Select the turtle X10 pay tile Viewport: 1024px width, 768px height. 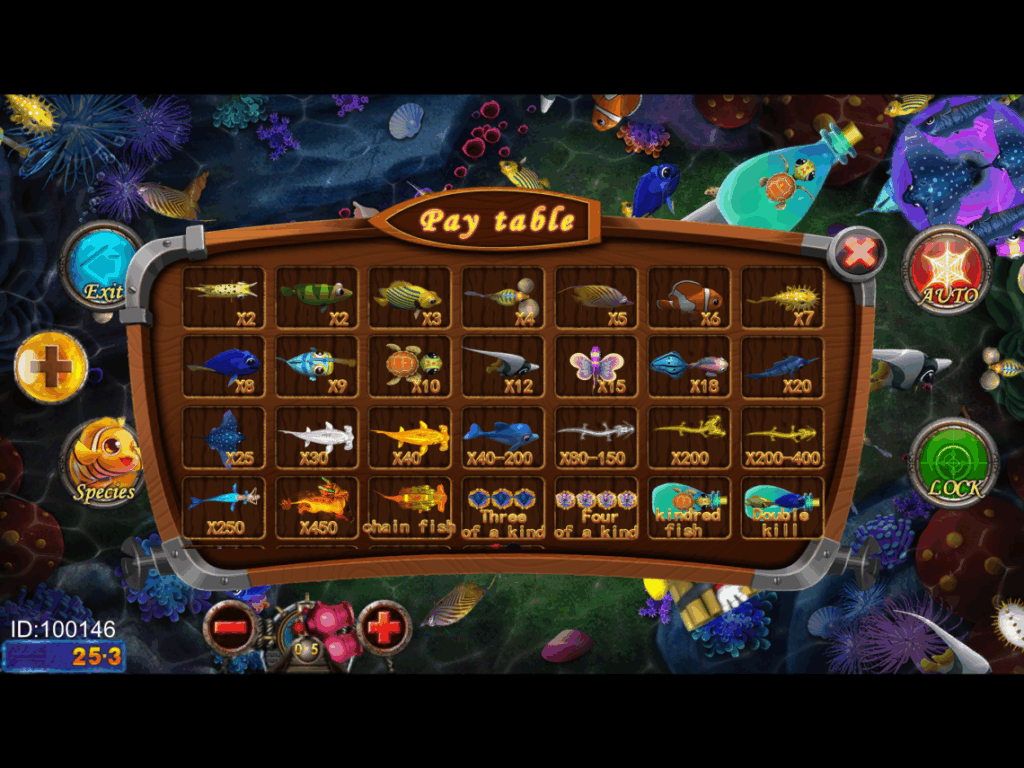(410, 367)
